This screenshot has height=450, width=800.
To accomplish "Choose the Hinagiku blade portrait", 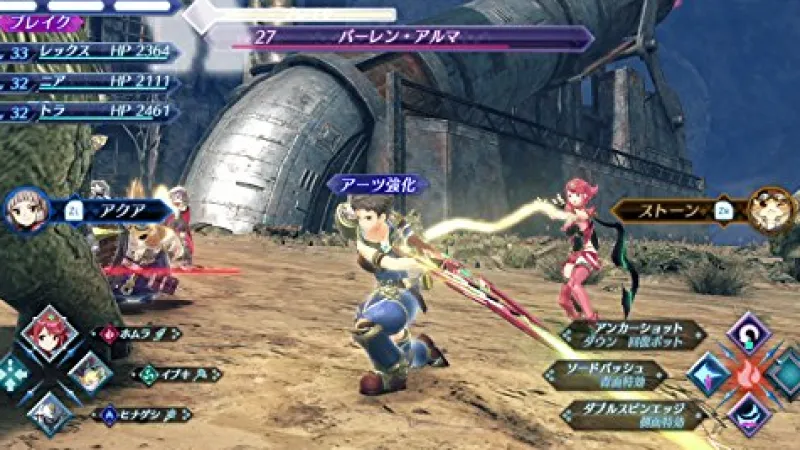I will [x=49, y=411].
